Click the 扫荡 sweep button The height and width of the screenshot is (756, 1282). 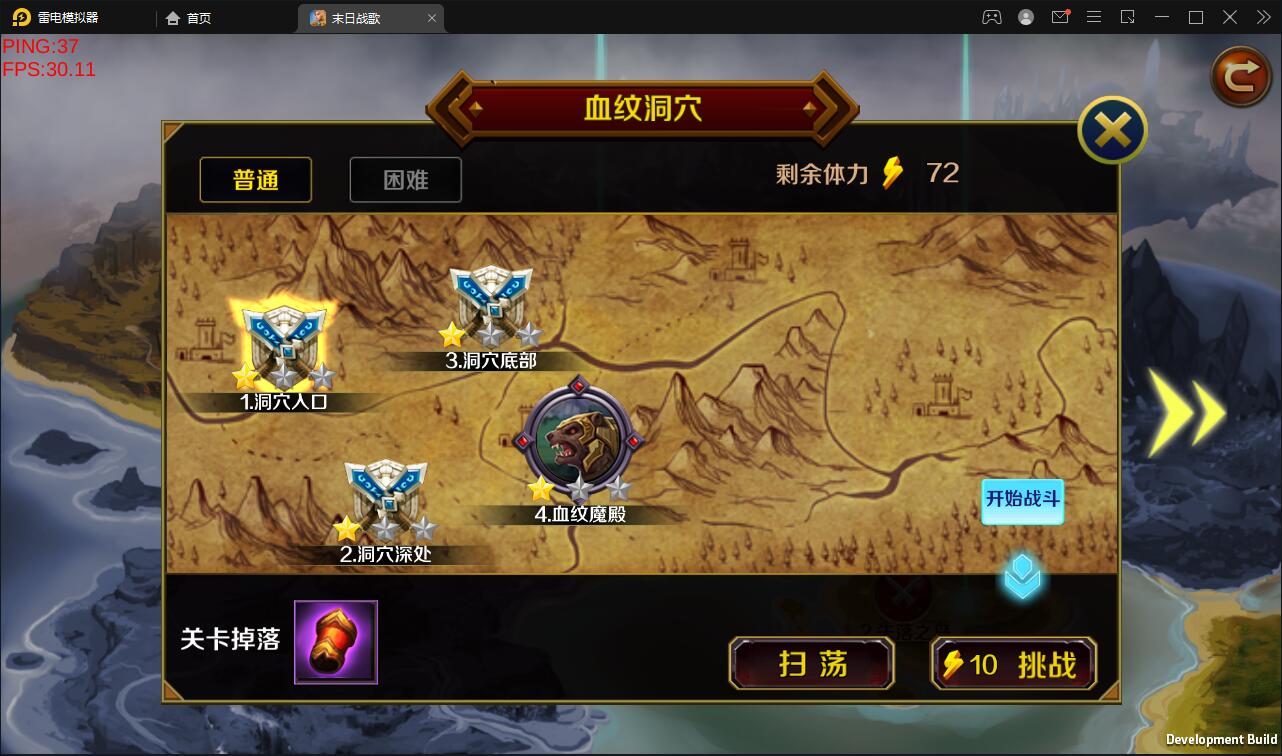point(811,663)
